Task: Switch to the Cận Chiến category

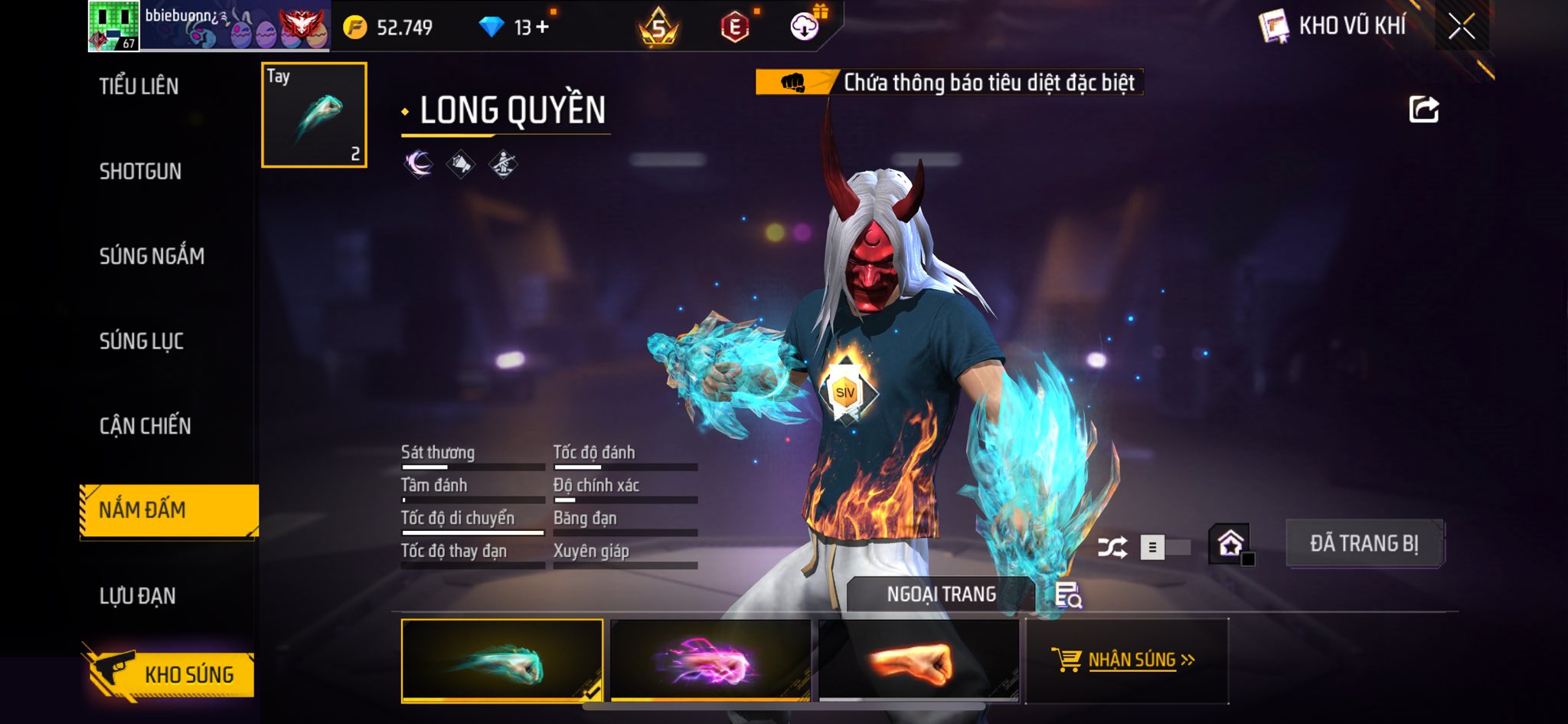Action: [145, 426]
